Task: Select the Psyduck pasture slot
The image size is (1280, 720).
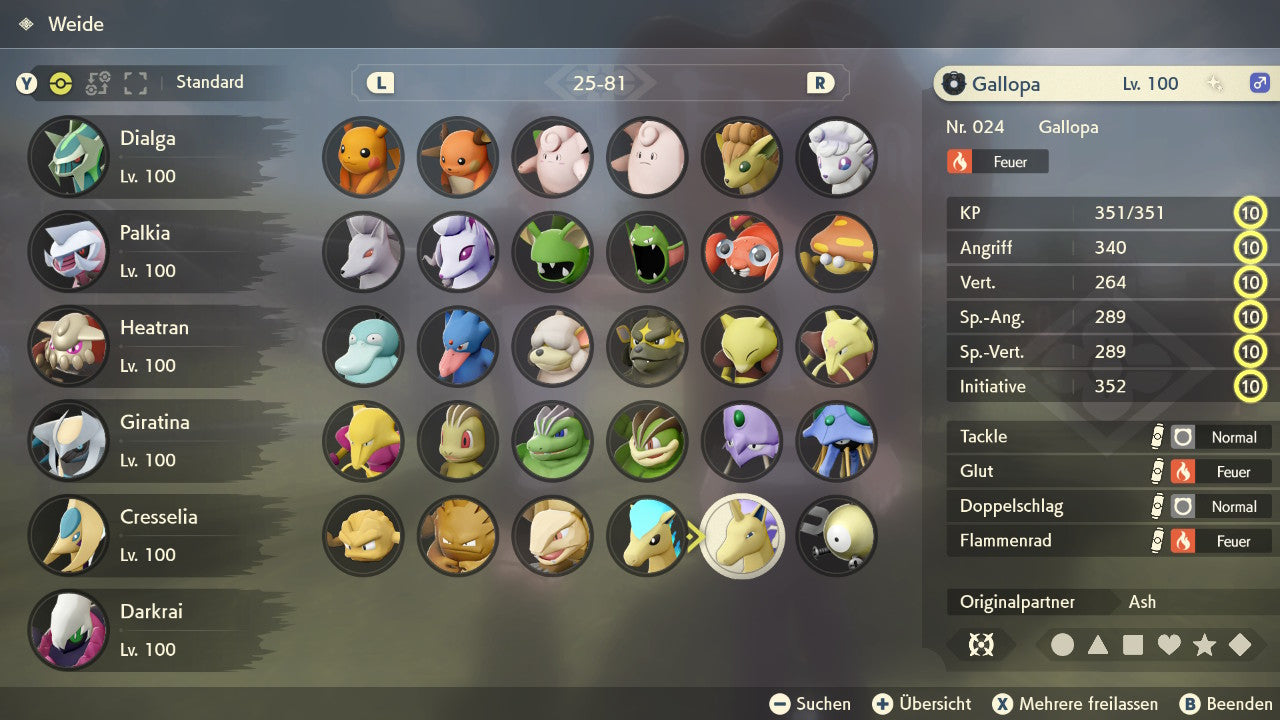Action: click(x=363, y=346)
